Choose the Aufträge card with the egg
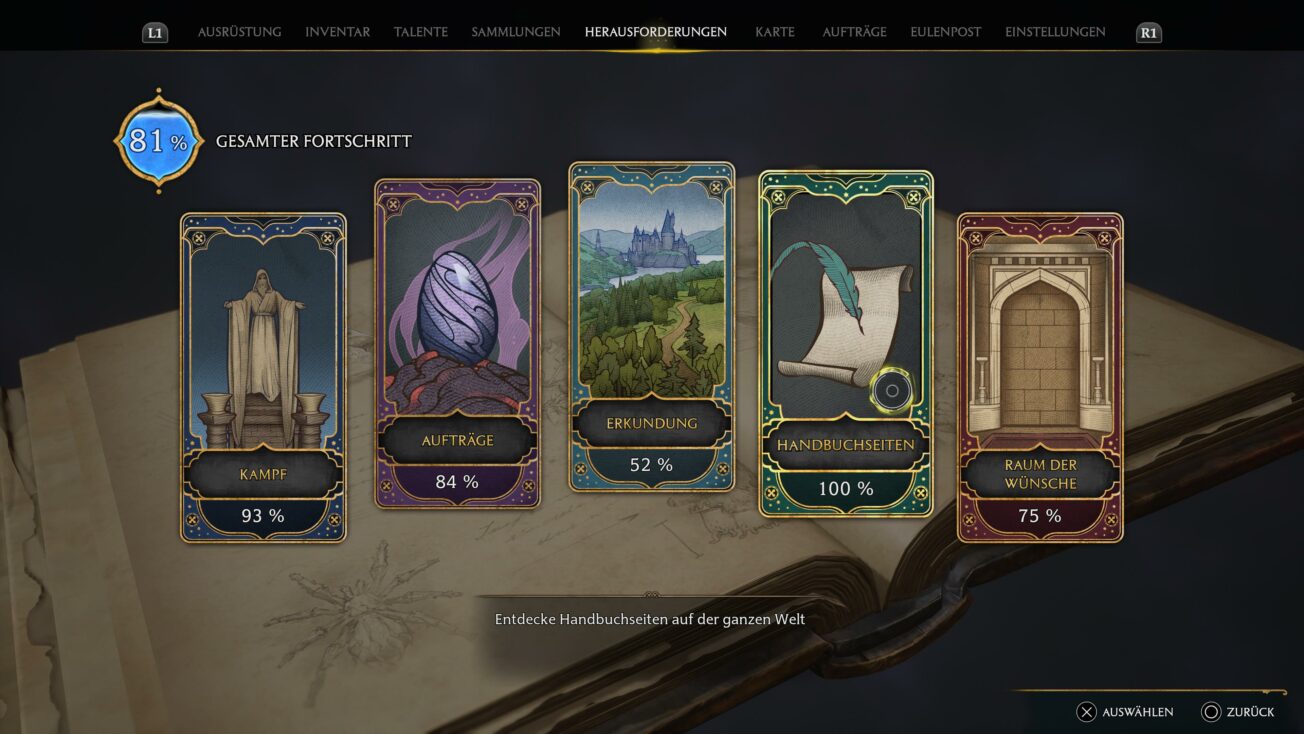This screenshot has width=1304, height=734. pyautogui.click(x=457, y=343)
